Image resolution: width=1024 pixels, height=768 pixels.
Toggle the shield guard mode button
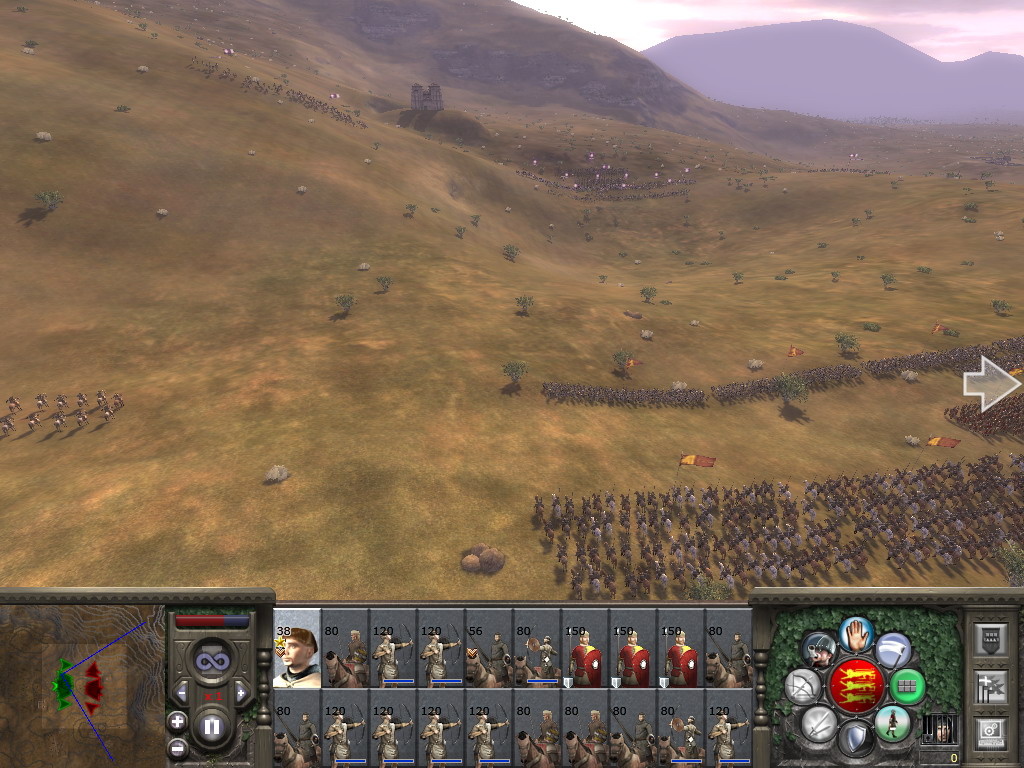pyautogui.click(x=855, y=740)
